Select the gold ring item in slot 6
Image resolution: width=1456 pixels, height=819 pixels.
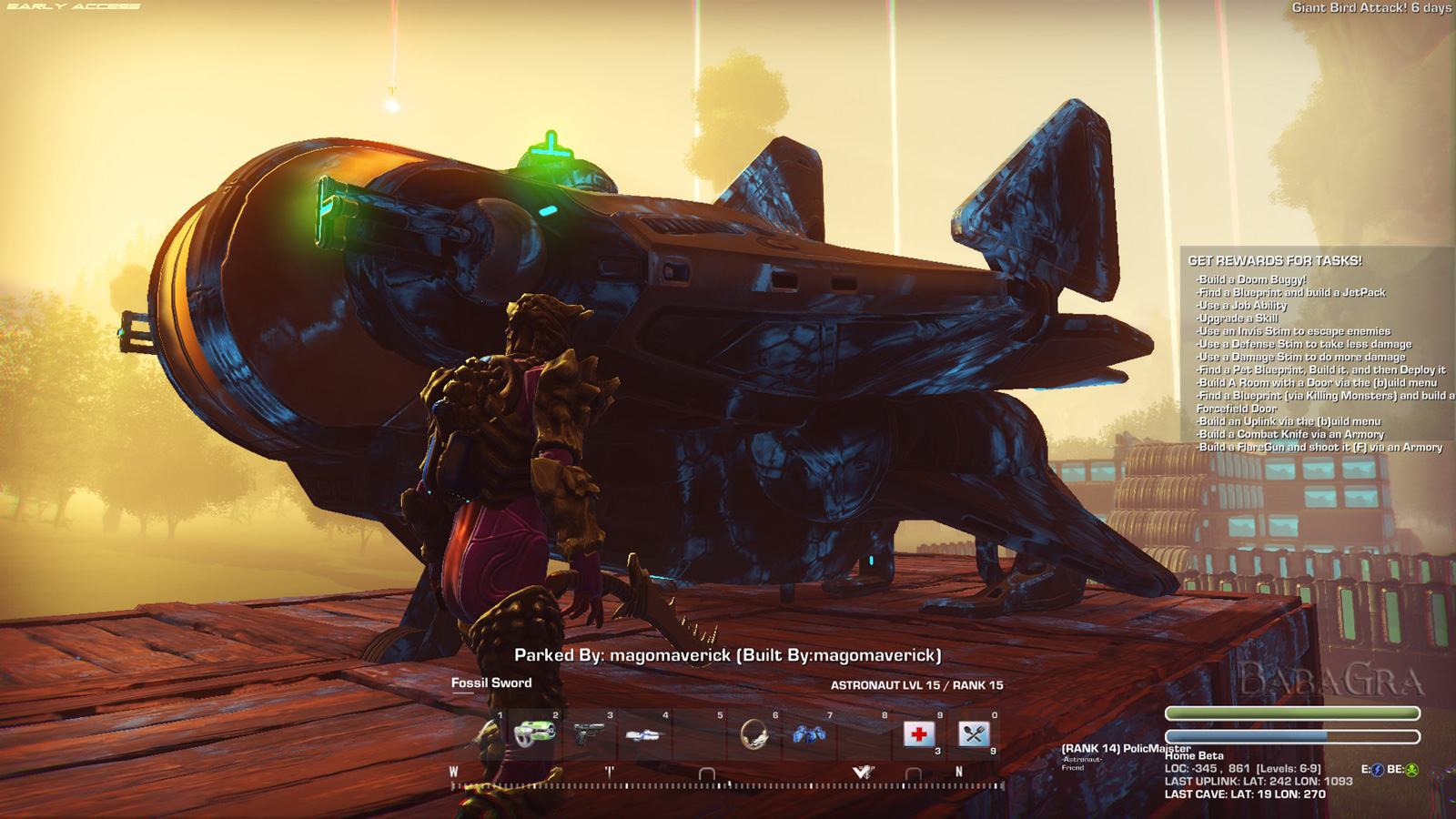coord(754,733)
